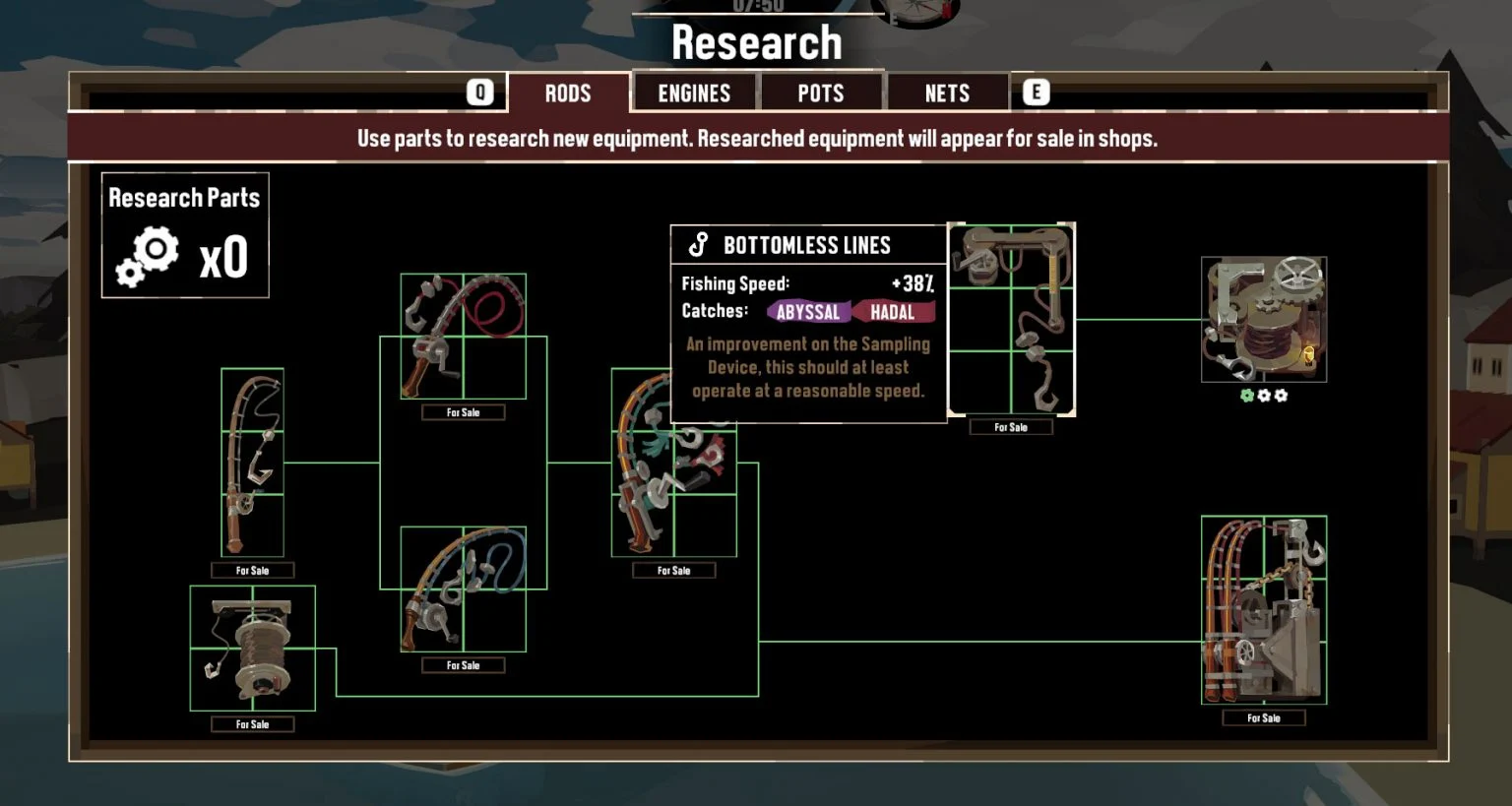Select the Sampling Device reel node bottom left
The height and width of the screenshot is (806, 1512).
[252, 646]
